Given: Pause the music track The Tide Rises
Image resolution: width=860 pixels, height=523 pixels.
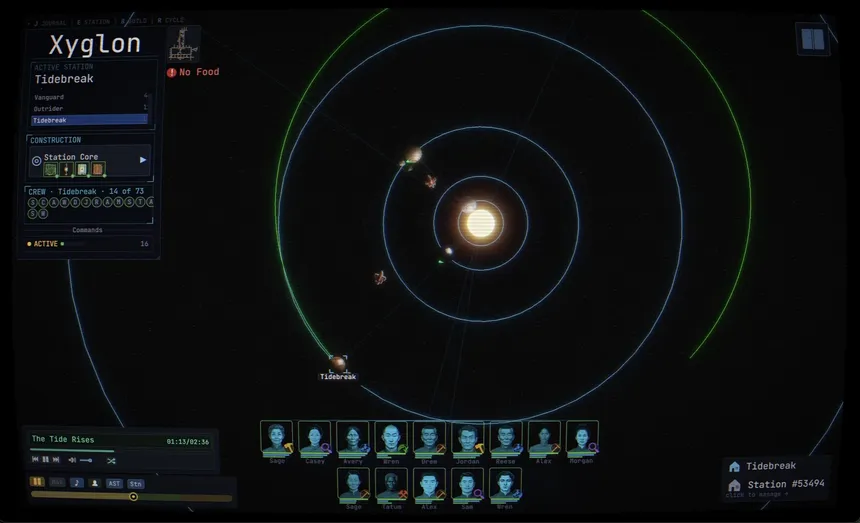Looking at the screenshot, I should pos(45,460).
